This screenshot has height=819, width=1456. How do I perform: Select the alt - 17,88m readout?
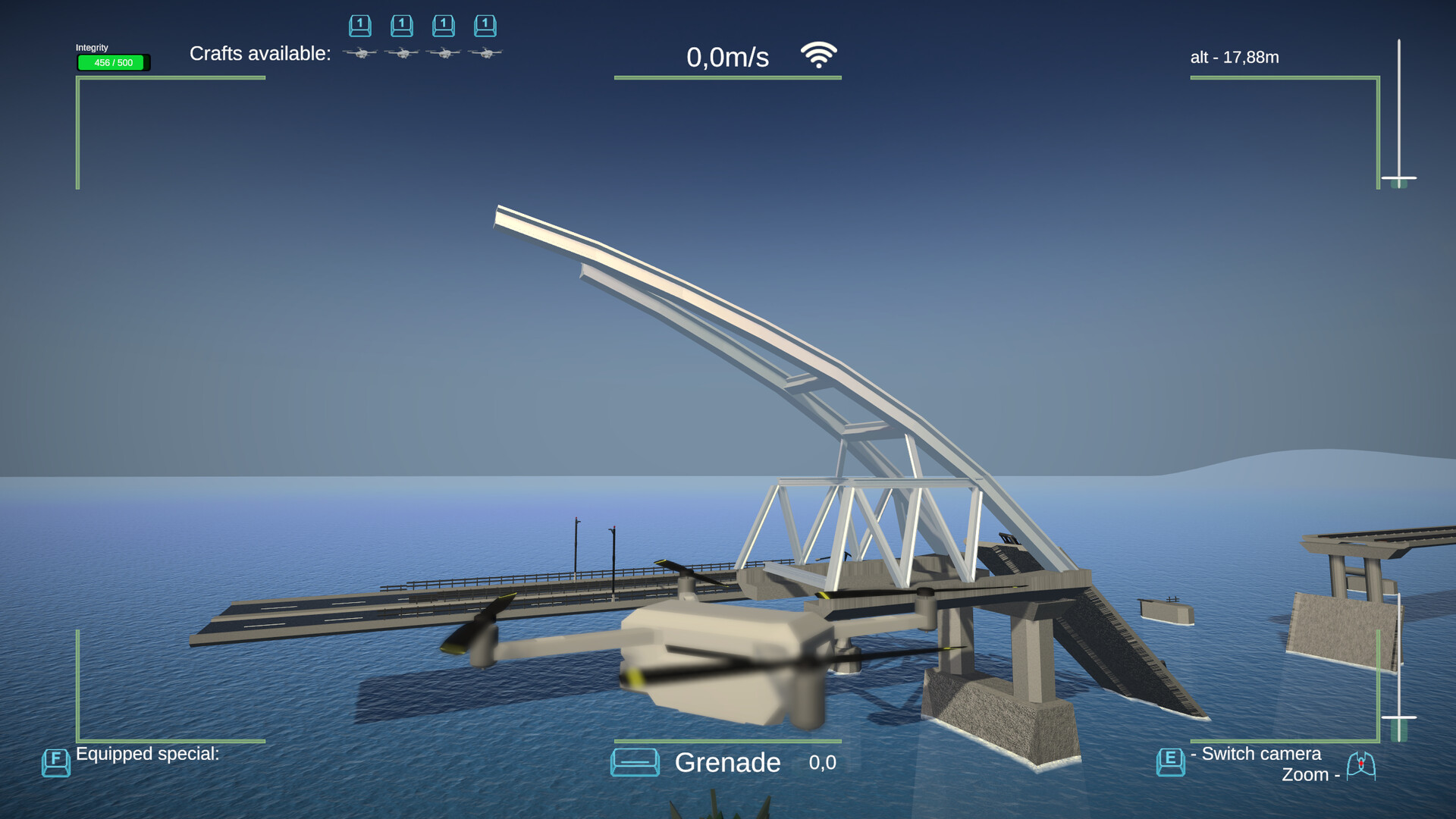click(x=1234, y=56)
